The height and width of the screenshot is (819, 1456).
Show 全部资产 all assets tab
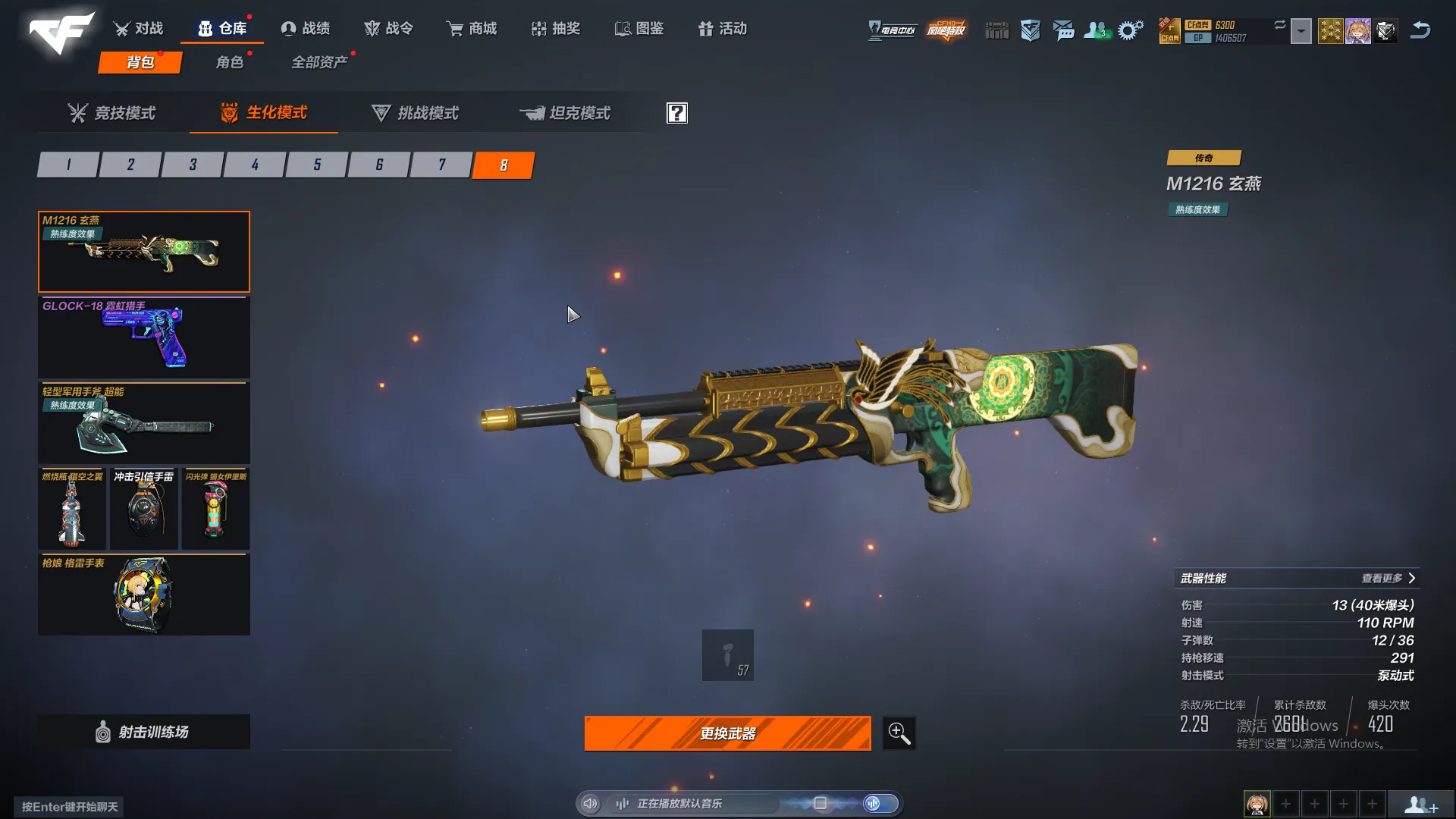[319, 62]
